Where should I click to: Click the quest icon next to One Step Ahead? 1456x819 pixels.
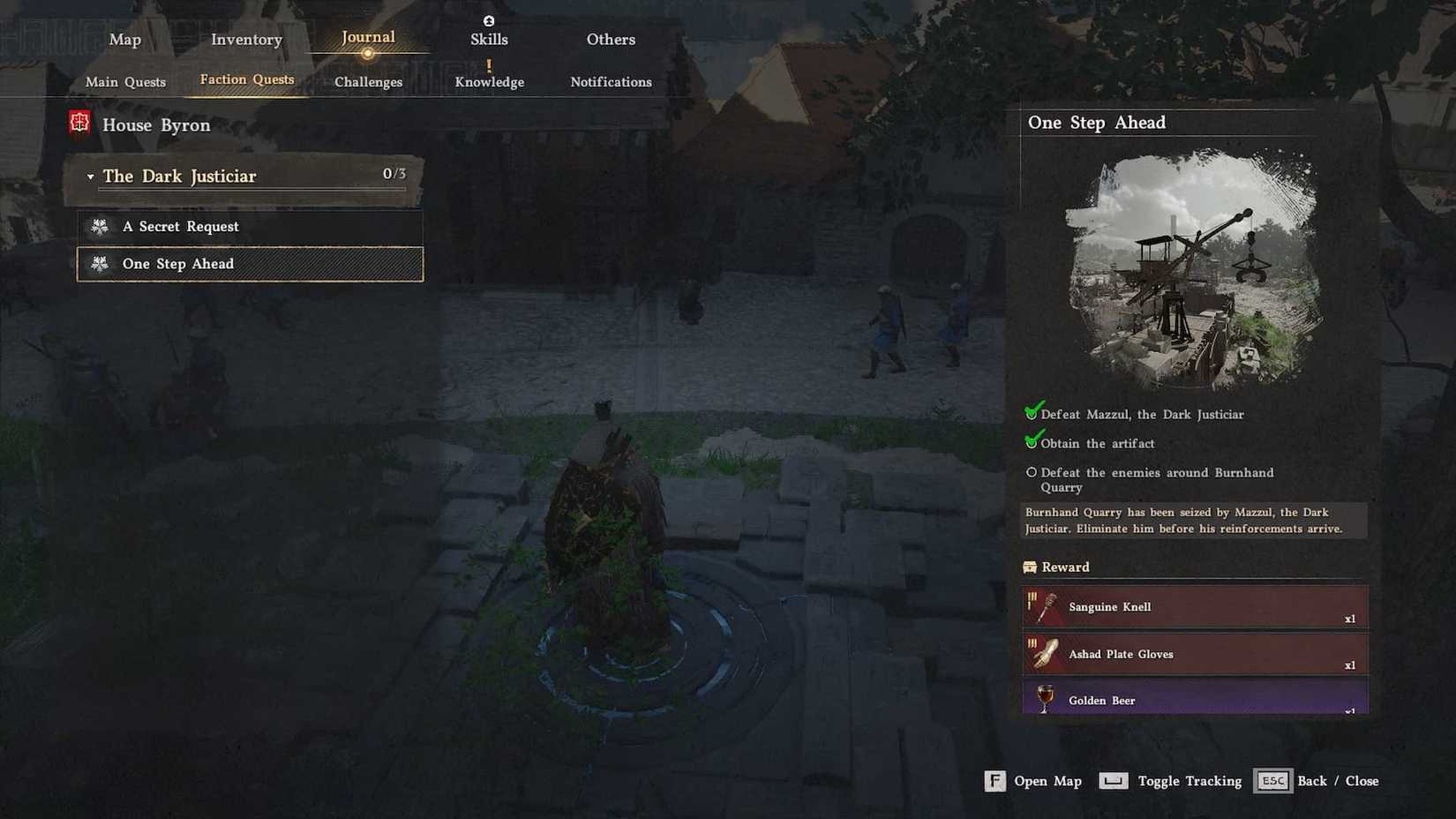pyautogui.click(x=101, y=263)
